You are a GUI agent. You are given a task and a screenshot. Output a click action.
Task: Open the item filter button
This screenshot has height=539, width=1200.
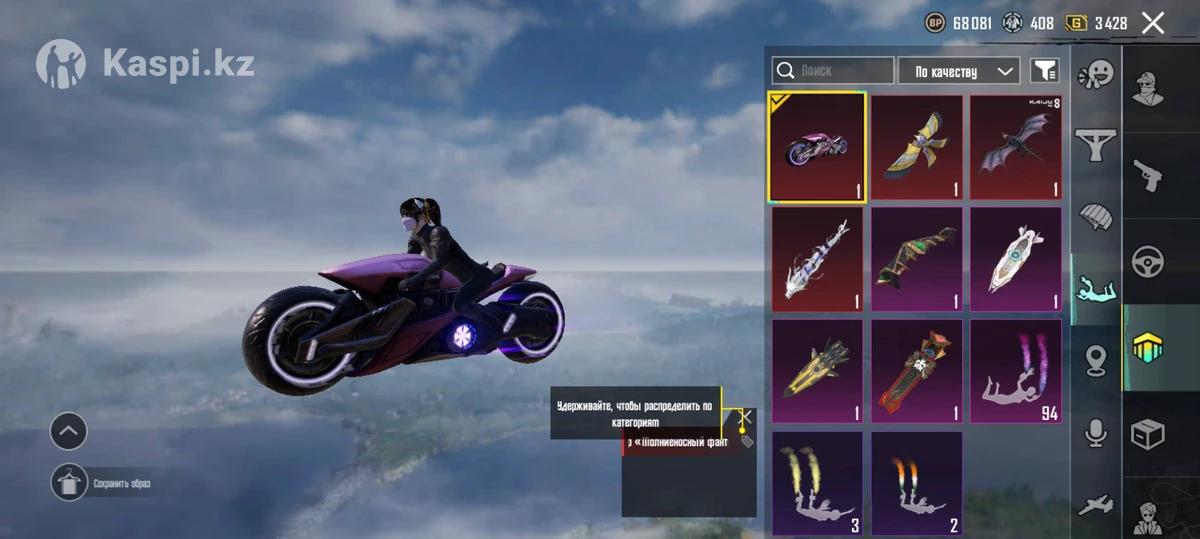click(x=1045, y=71)
